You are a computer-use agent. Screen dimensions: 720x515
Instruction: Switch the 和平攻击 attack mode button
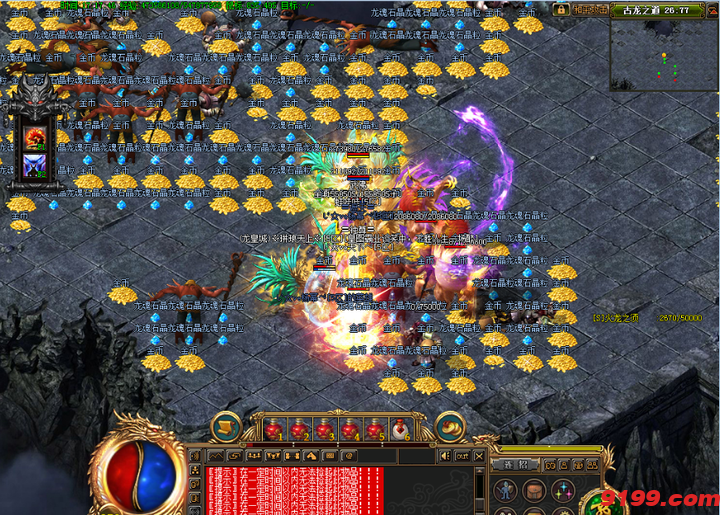coord(591,9)
